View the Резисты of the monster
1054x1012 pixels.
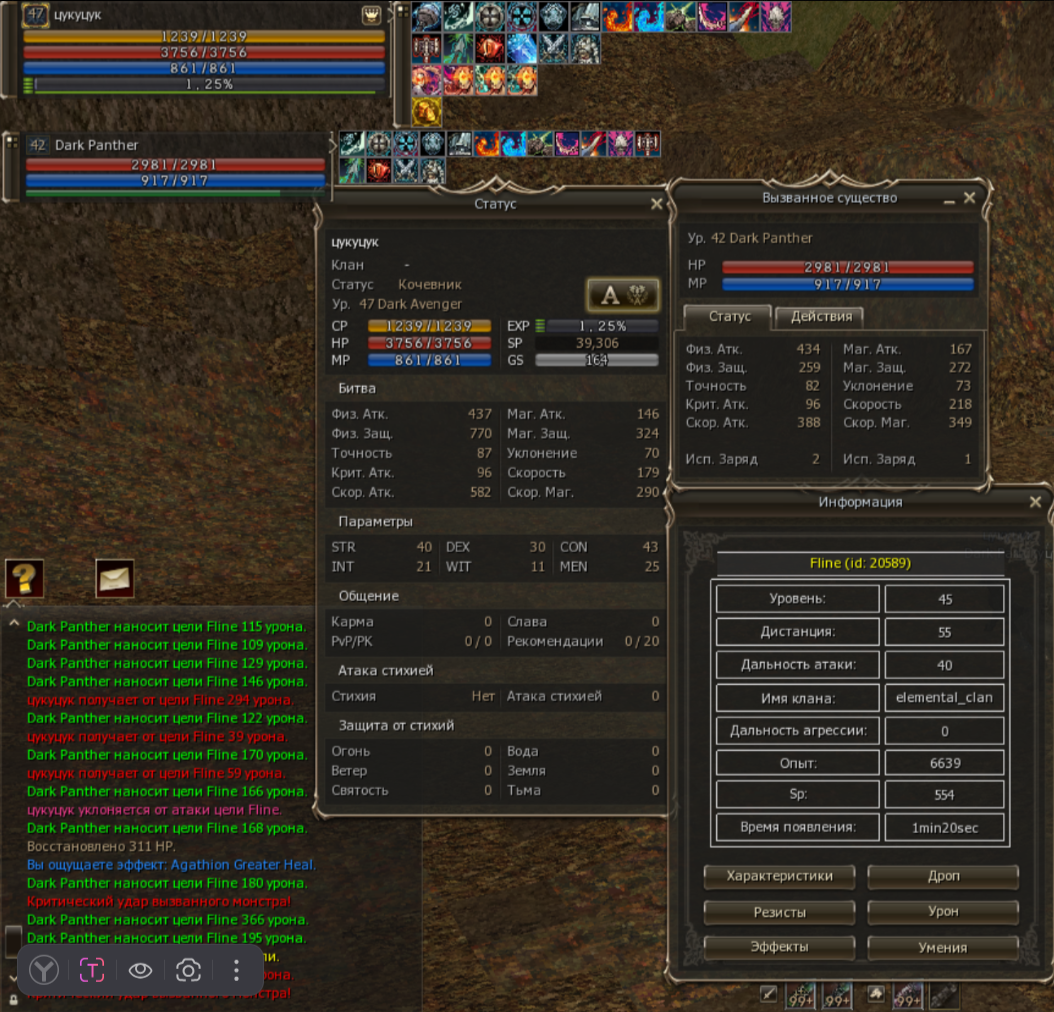coord(779,912)
